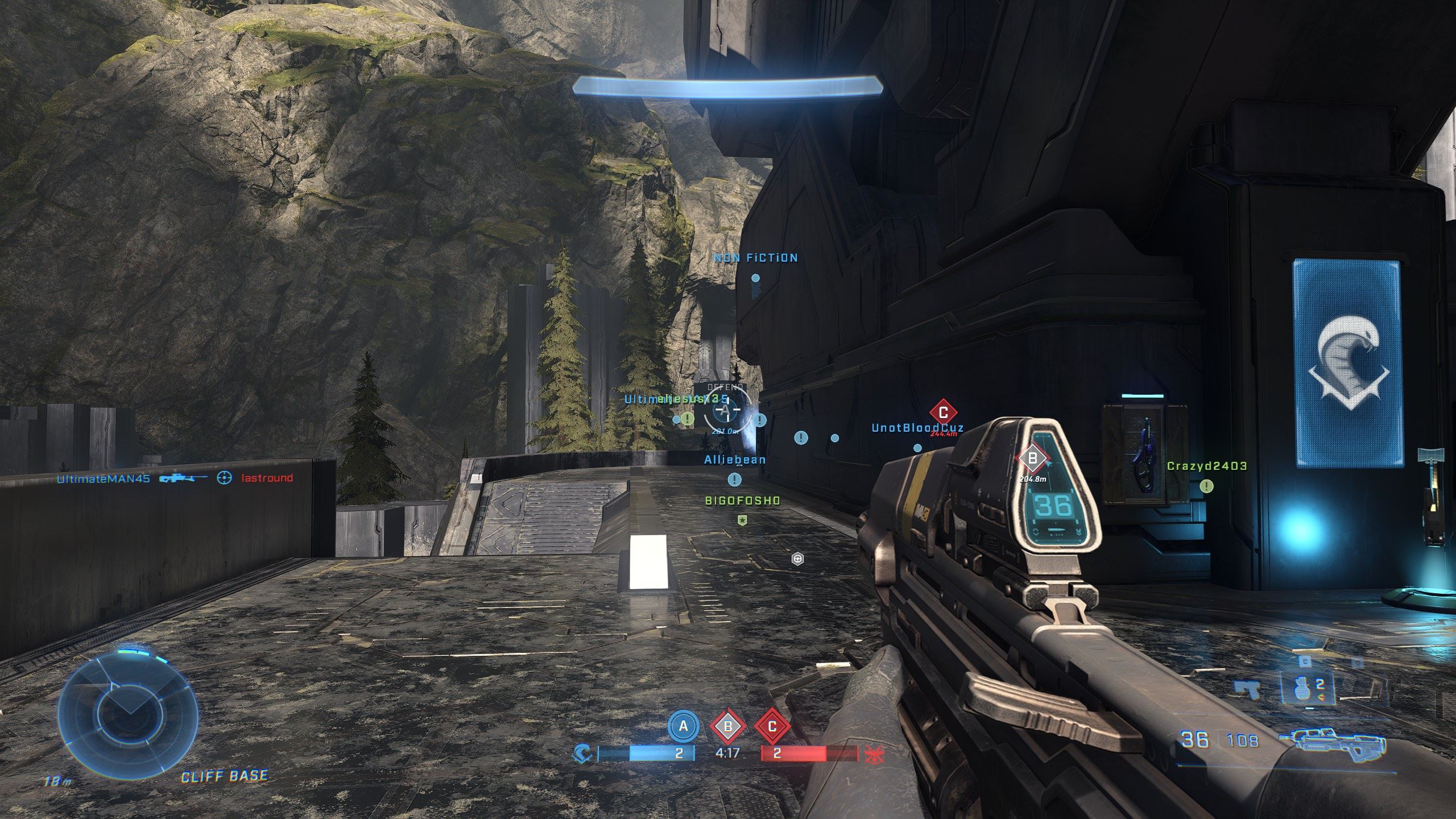Select the Defend A objective waypoint
This screenshot has height=819, width=1456.
tap(725, 409)
